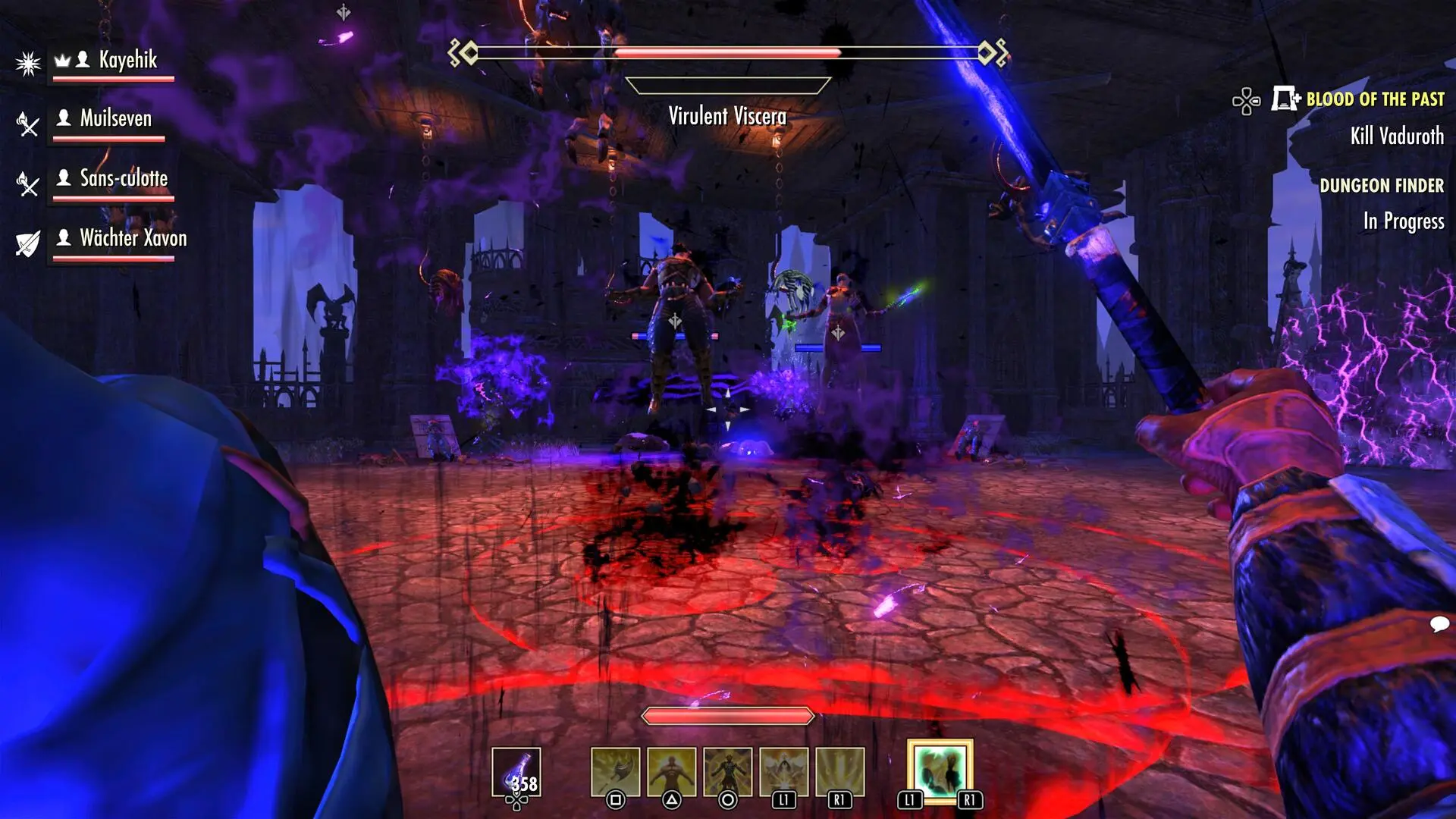Use the potion quickslot showing 358
The width and height of the screenshot is (1456, 819).
pos(516,772)
